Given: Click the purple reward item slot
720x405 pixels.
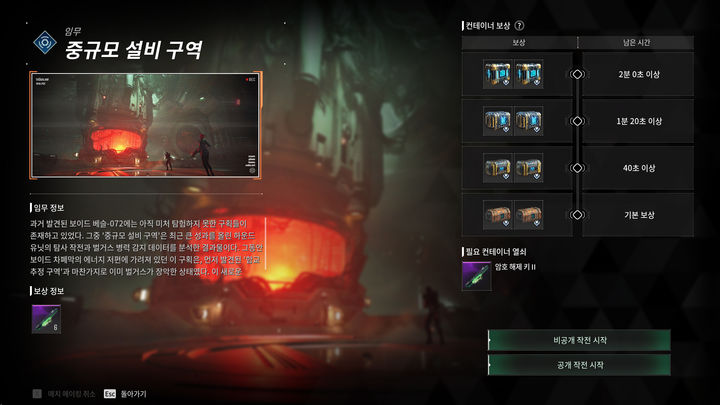Looking at the screenshot, I should [45, 319].
